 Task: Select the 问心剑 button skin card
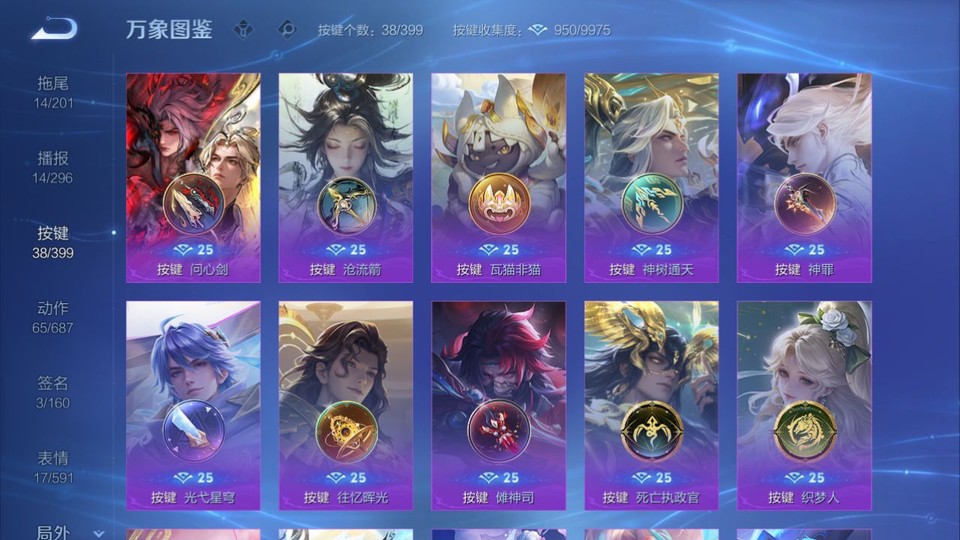click(193, 178)
